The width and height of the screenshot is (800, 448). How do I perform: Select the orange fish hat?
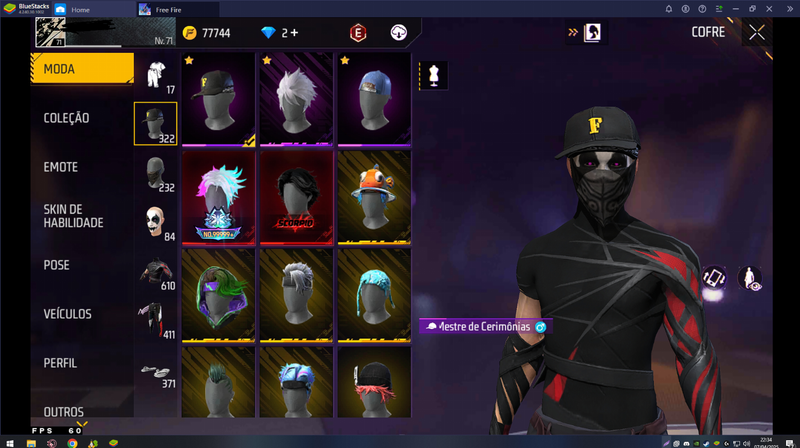pyautogui.click(x=374, y=195)
